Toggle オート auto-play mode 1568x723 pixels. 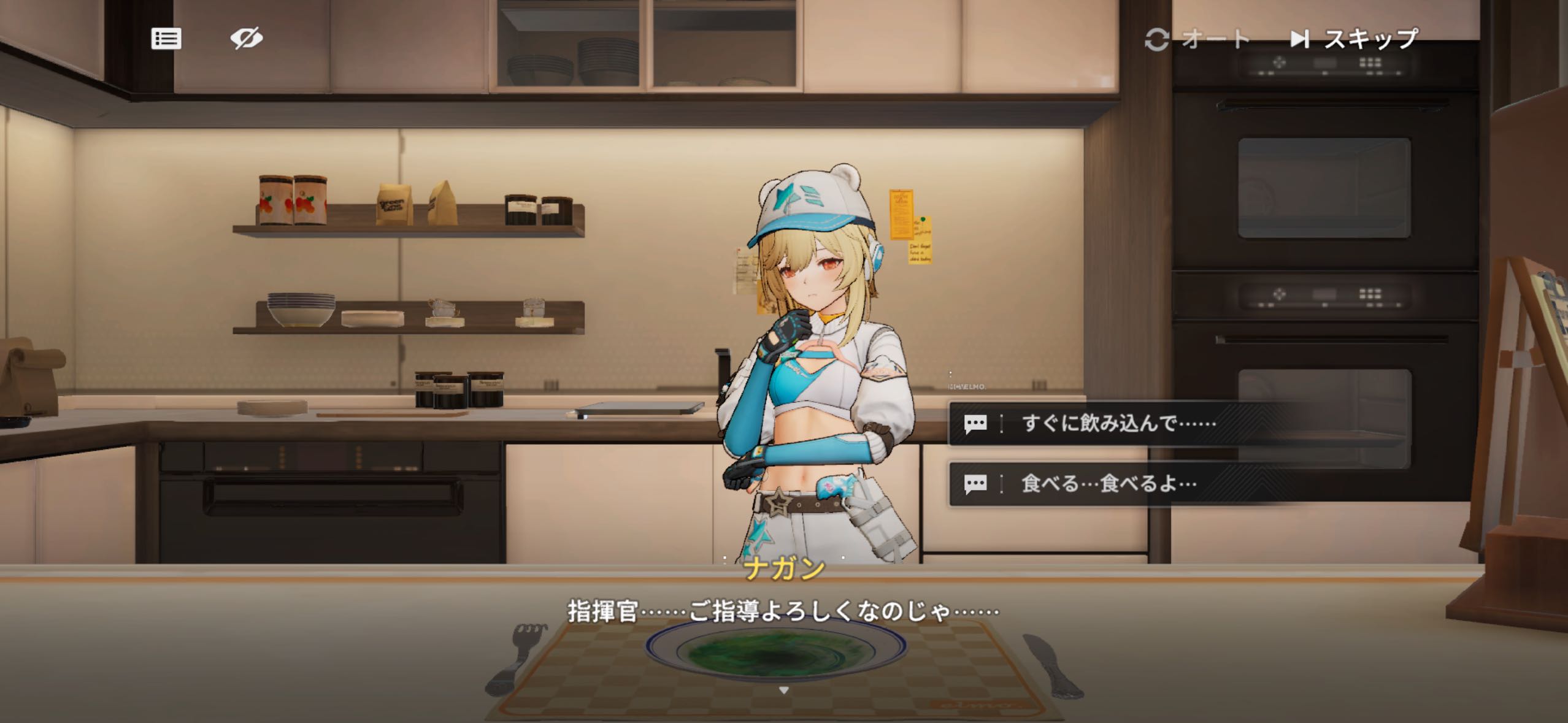1197,40
